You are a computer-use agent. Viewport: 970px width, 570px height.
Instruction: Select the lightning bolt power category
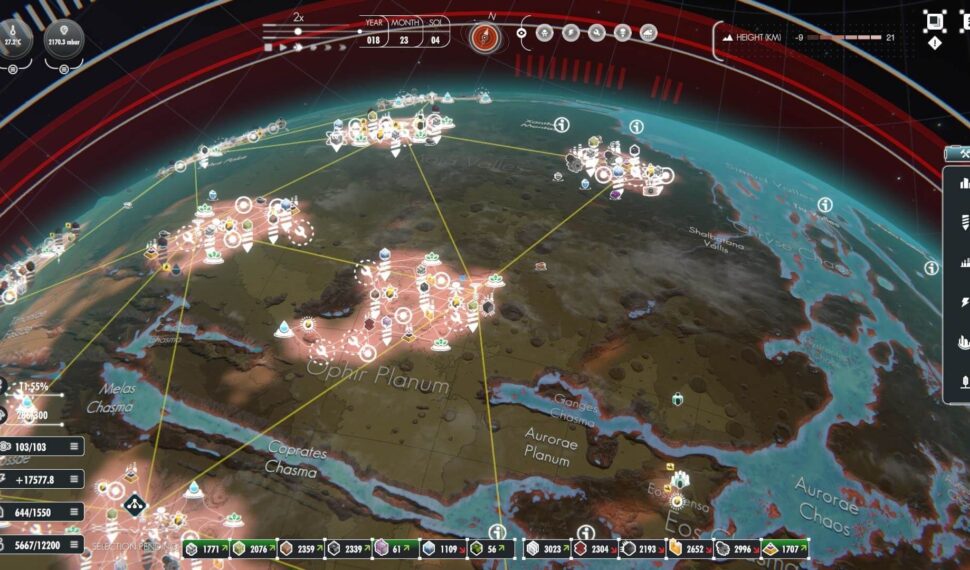pos(964,302)
